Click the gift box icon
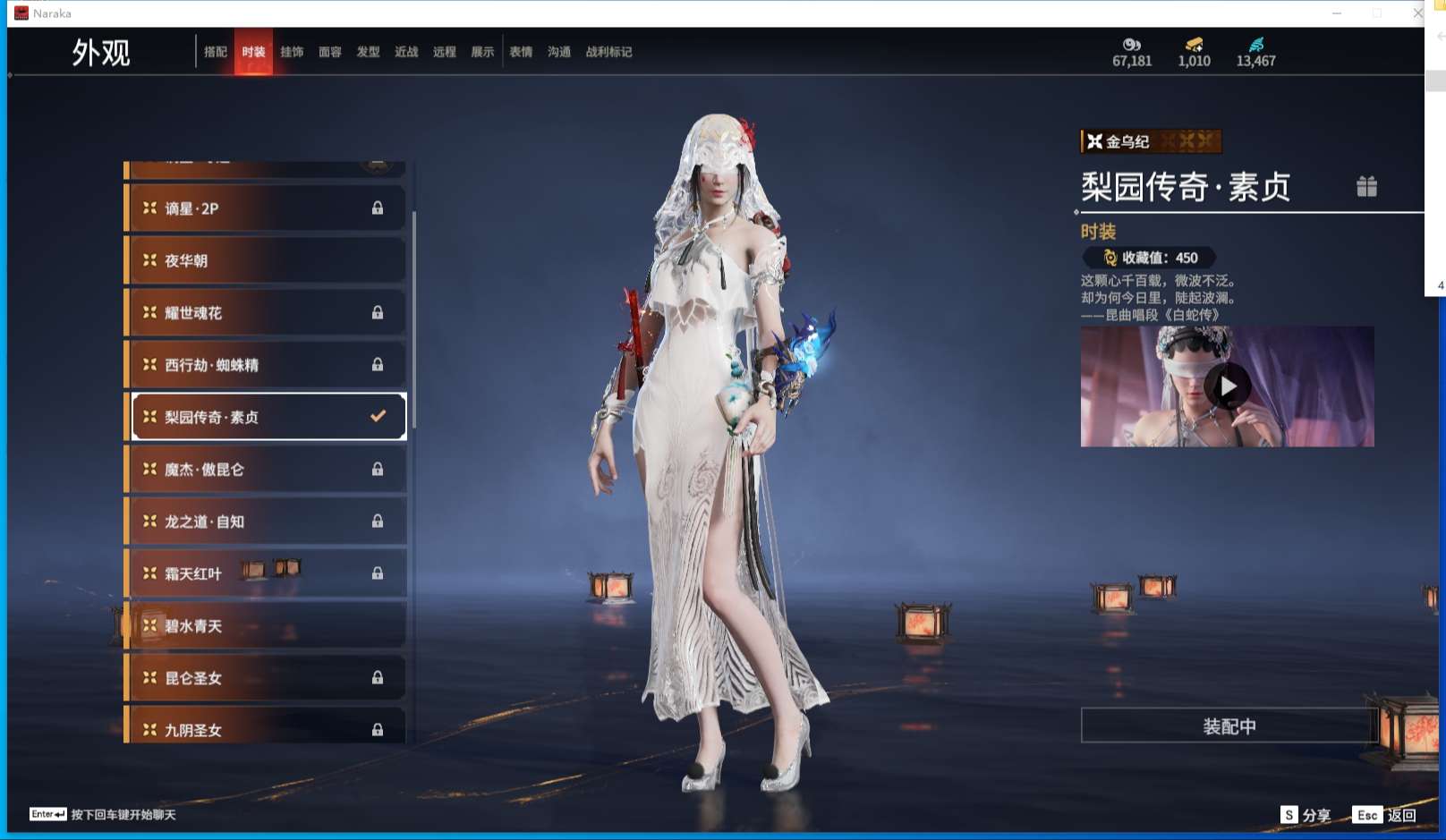This screenshot has width=1446, height=840. click(x=1366, y=186)
